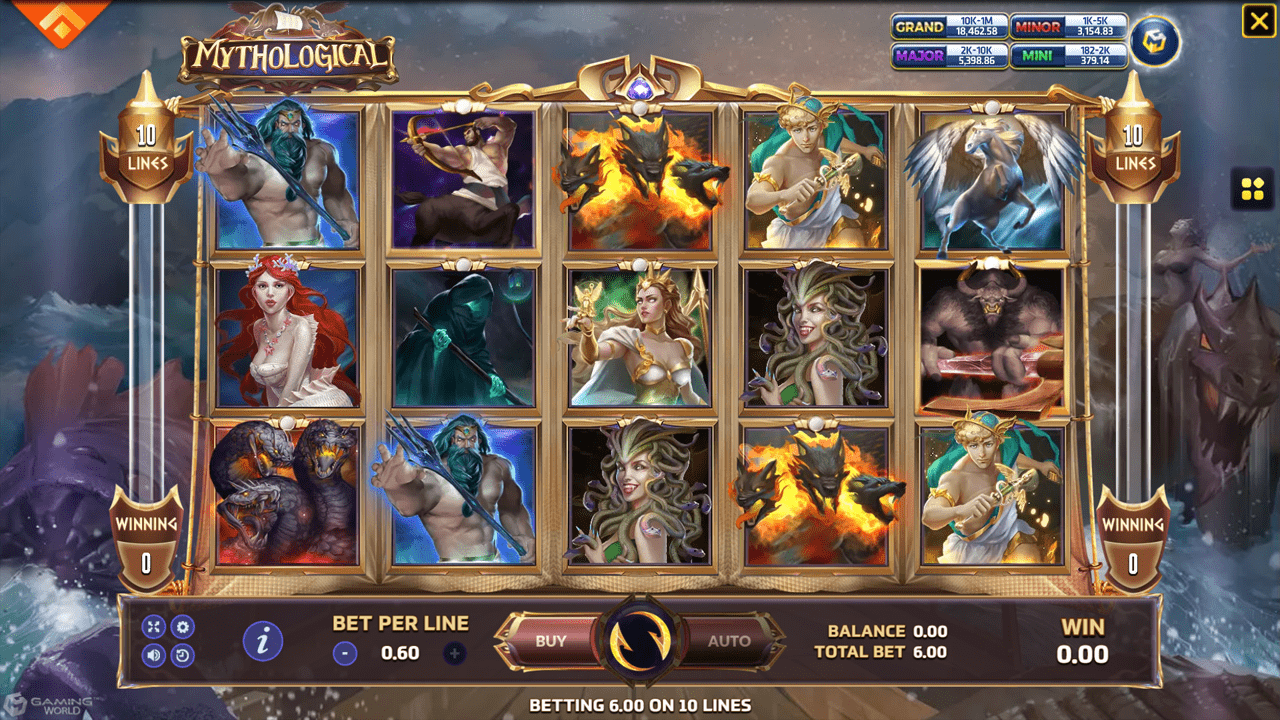
Task: Open the game info paytable
Action: point(263,641)
